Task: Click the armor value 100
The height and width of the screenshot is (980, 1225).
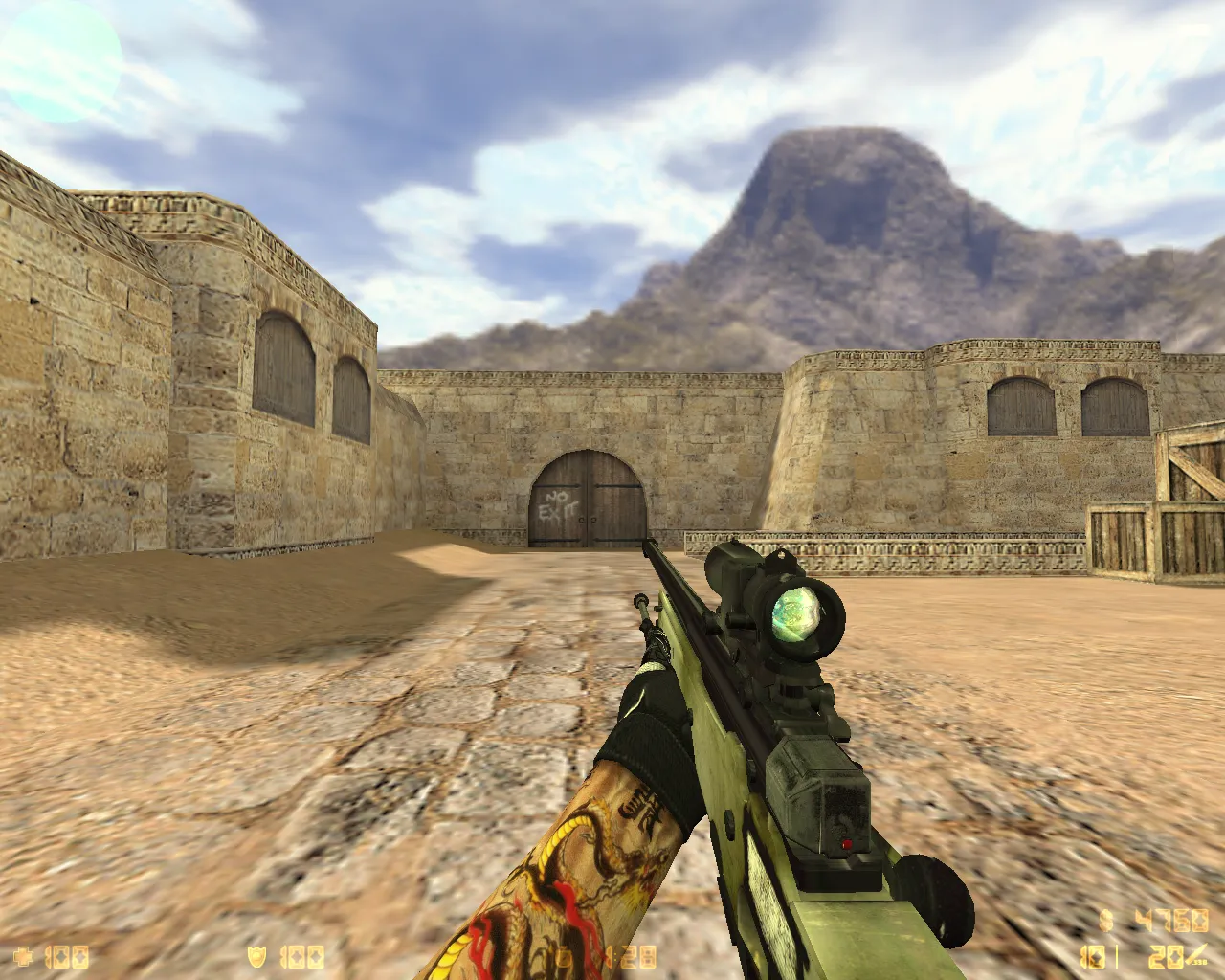Action: click(x=303, y=955)
